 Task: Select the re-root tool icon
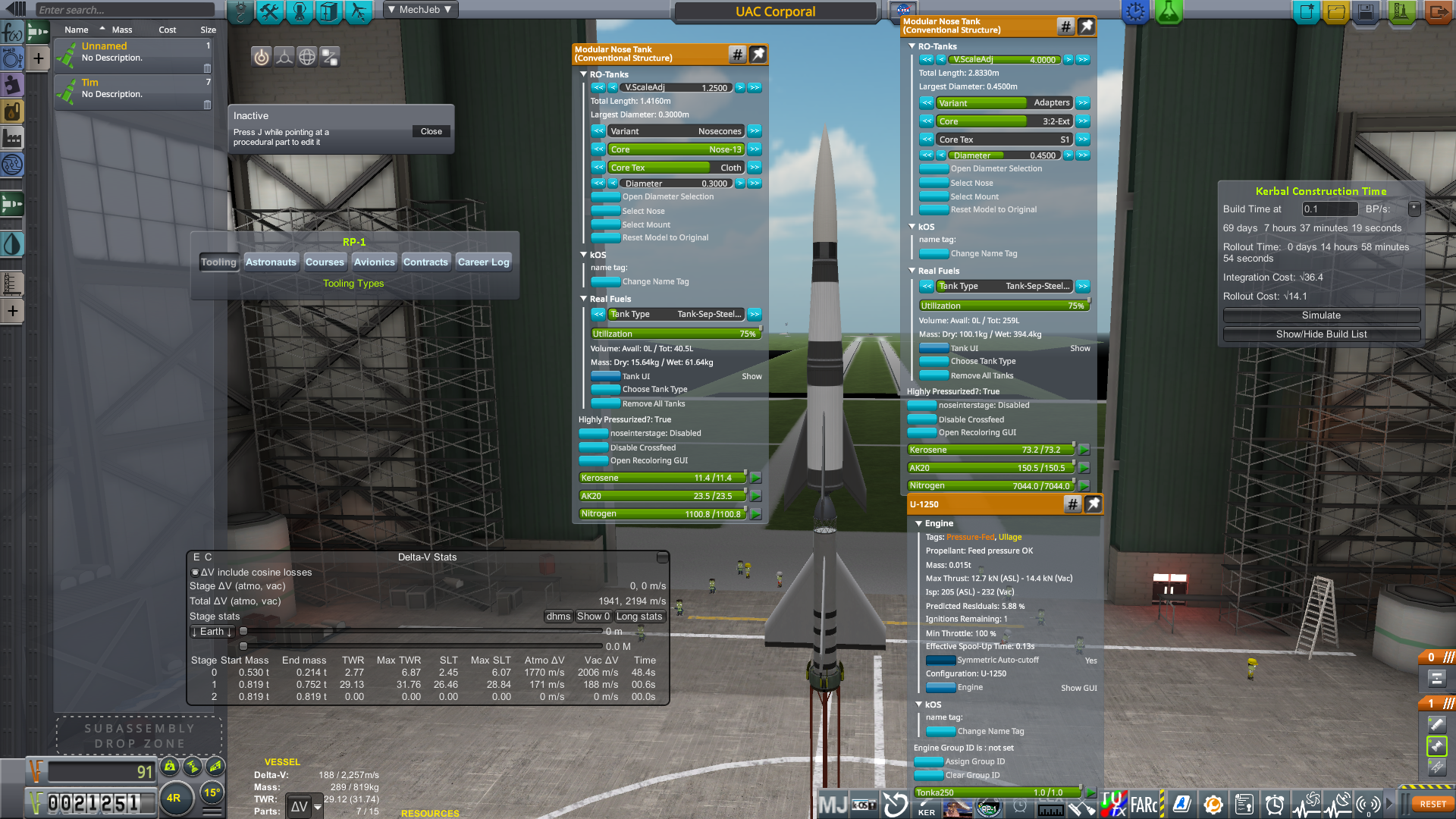click(x=284, y=56)
